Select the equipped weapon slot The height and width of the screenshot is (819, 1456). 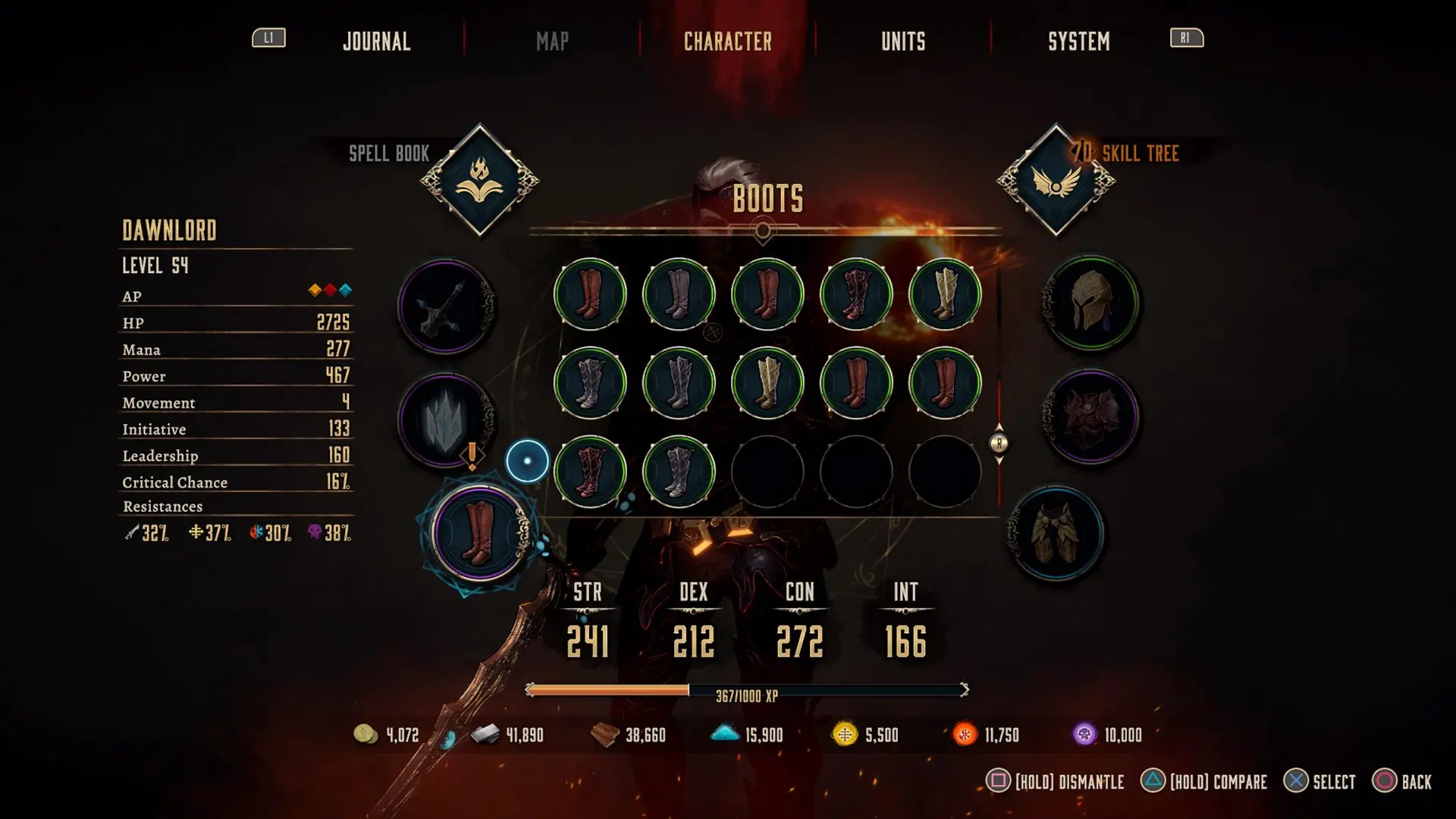point(446,307)
